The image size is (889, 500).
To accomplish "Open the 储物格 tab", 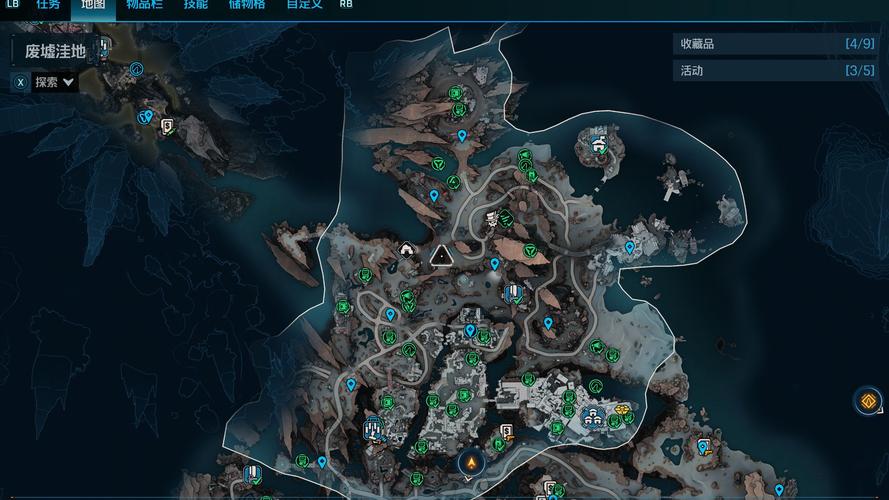I will [246, 5].
